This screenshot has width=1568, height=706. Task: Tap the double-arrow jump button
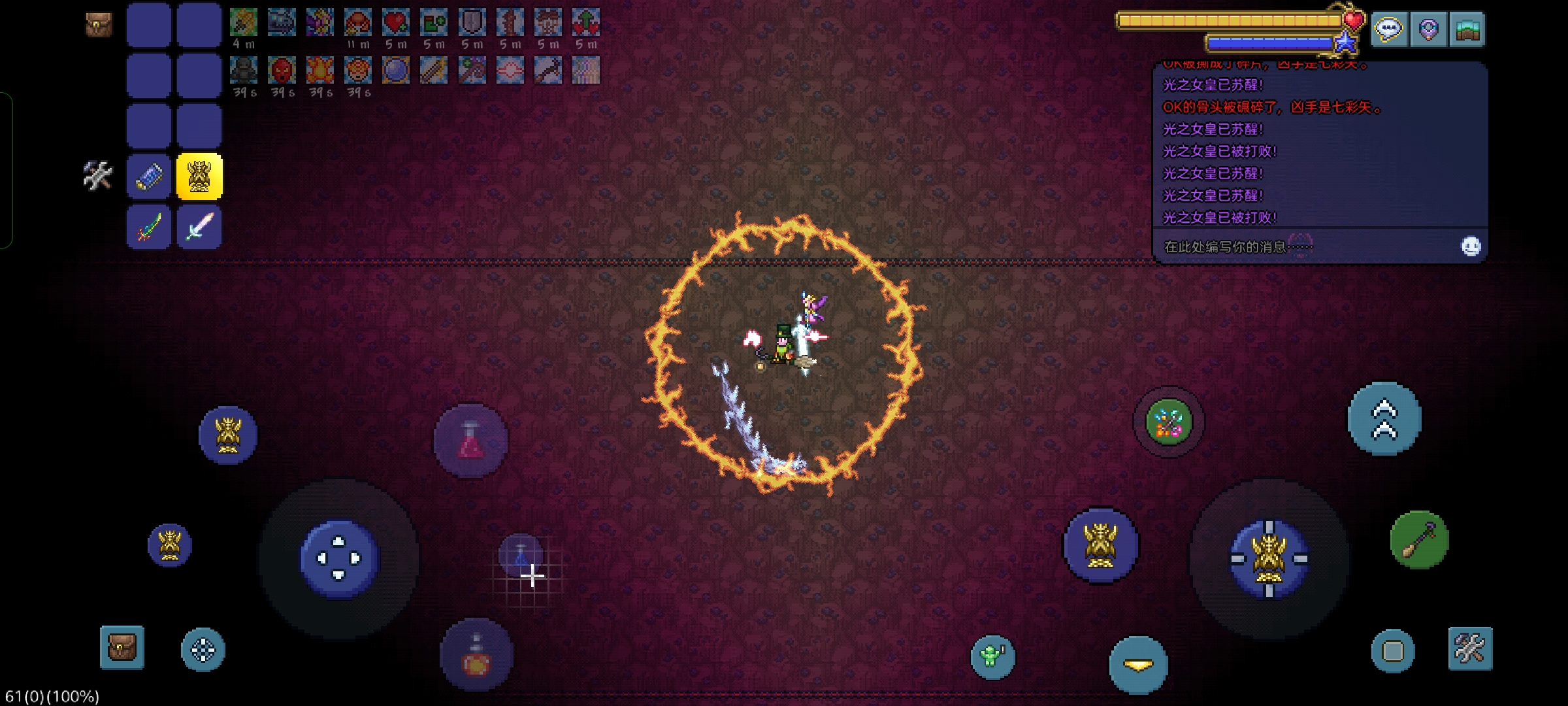[x=1384, y=418]
